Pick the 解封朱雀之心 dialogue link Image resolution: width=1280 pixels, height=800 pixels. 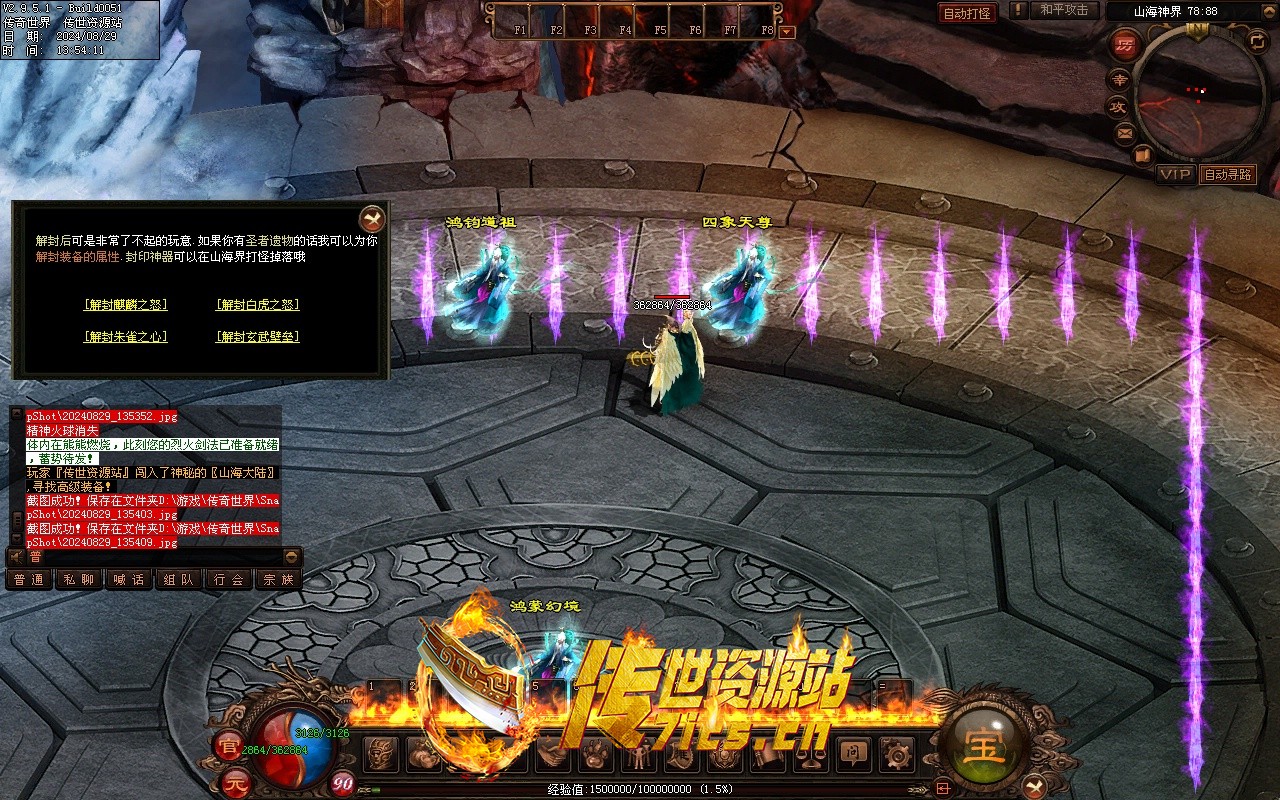126,337
